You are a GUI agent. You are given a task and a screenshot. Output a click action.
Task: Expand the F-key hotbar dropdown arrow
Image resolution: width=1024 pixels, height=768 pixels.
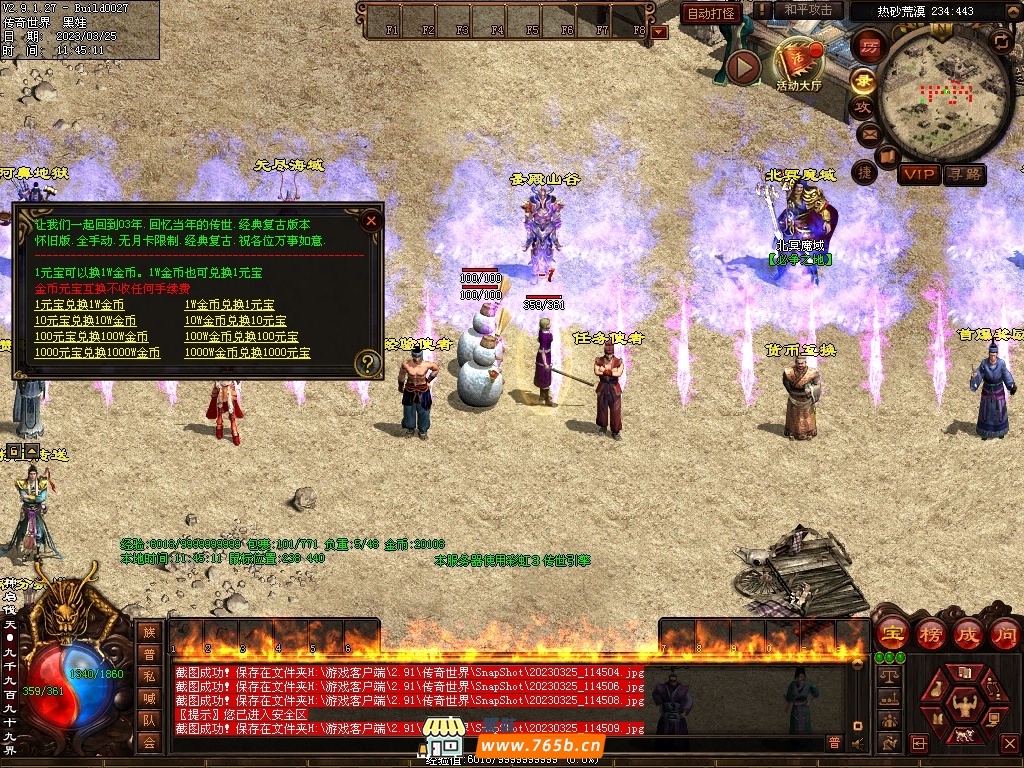[x=658, y=32]
